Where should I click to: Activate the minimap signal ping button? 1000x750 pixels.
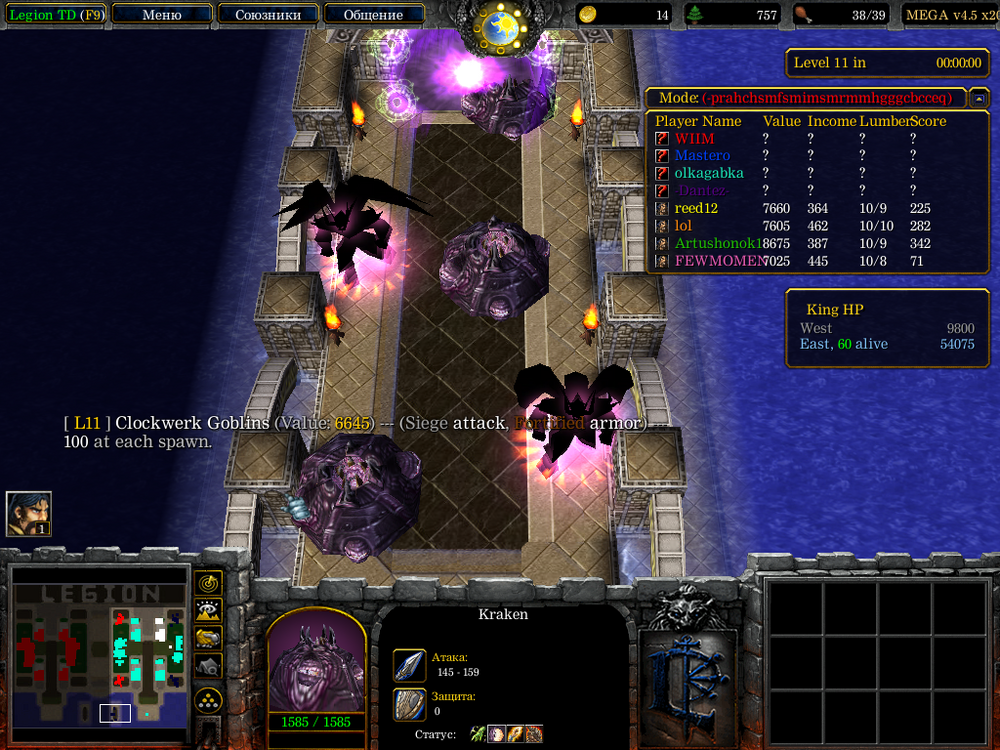pyautogui.click(x=208, y=582)
